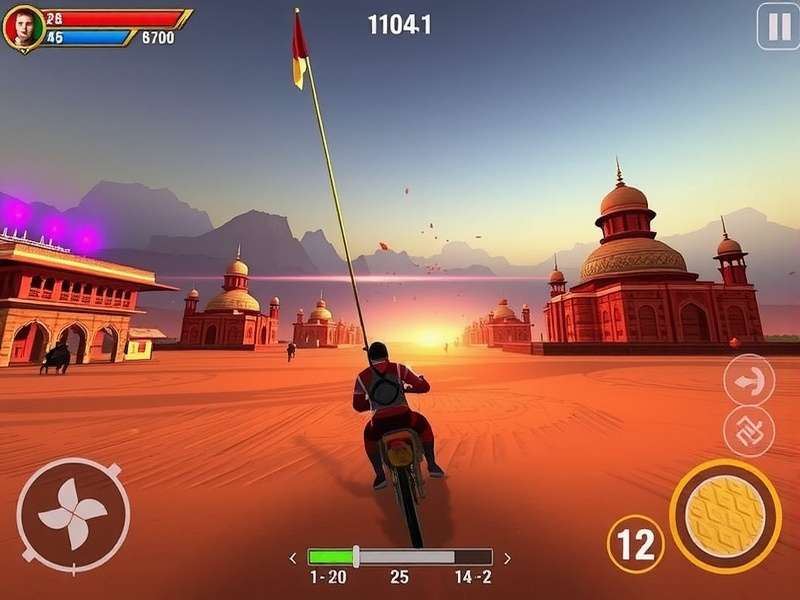Pause the game
This screenshot has height=600, width=800.
coord(777,26)
